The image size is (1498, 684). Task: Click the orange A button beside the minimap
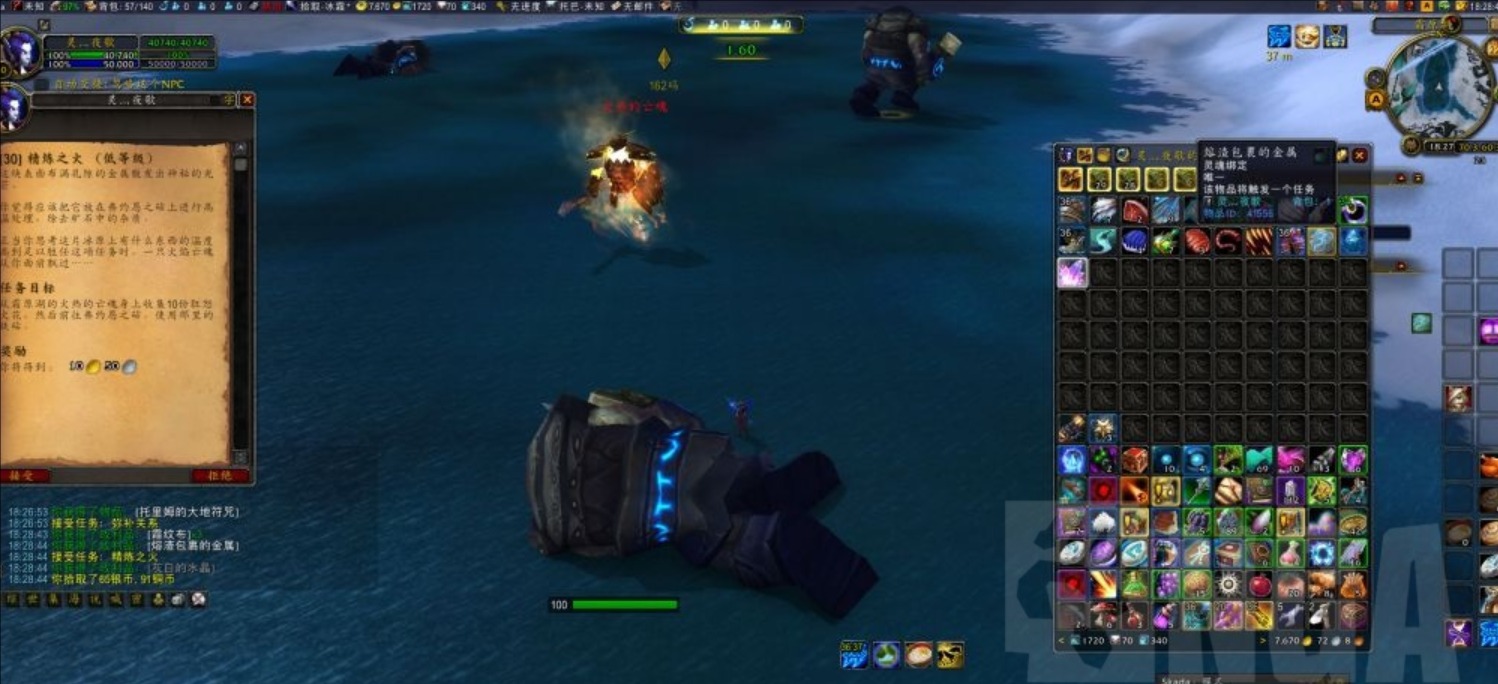[x=1376, y=100]
